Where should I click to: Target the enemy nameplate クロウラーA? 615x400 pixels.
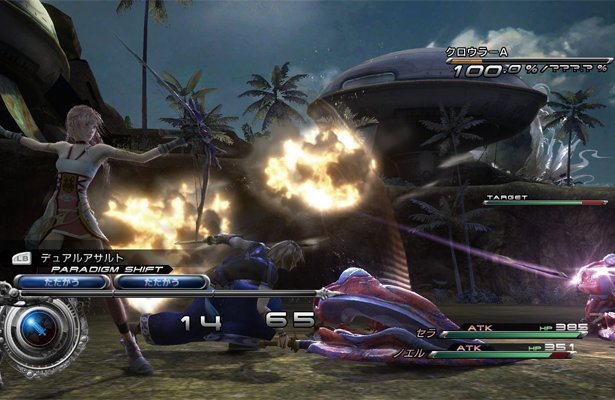coord(482,50)
